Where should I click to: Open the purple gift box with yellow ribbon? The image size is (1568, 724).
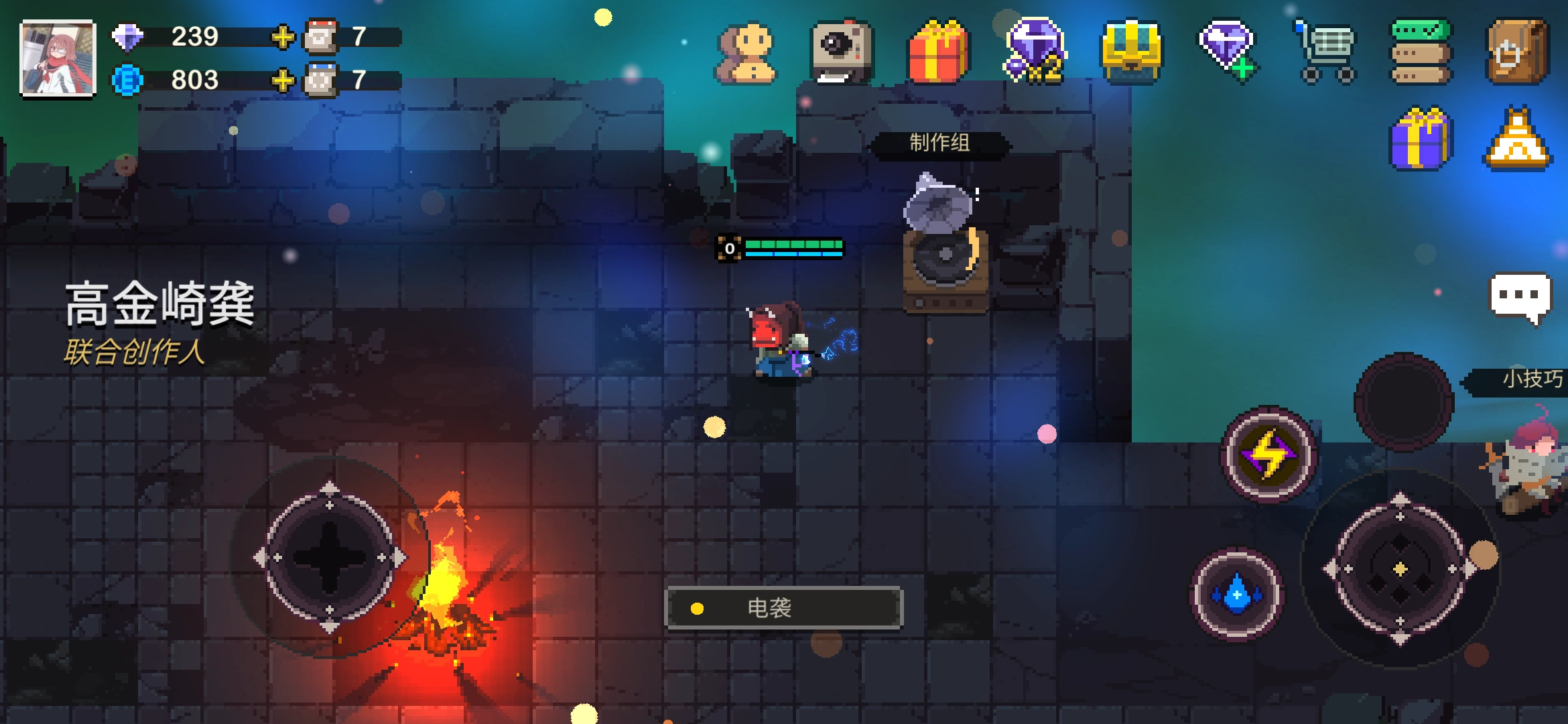1421,138
